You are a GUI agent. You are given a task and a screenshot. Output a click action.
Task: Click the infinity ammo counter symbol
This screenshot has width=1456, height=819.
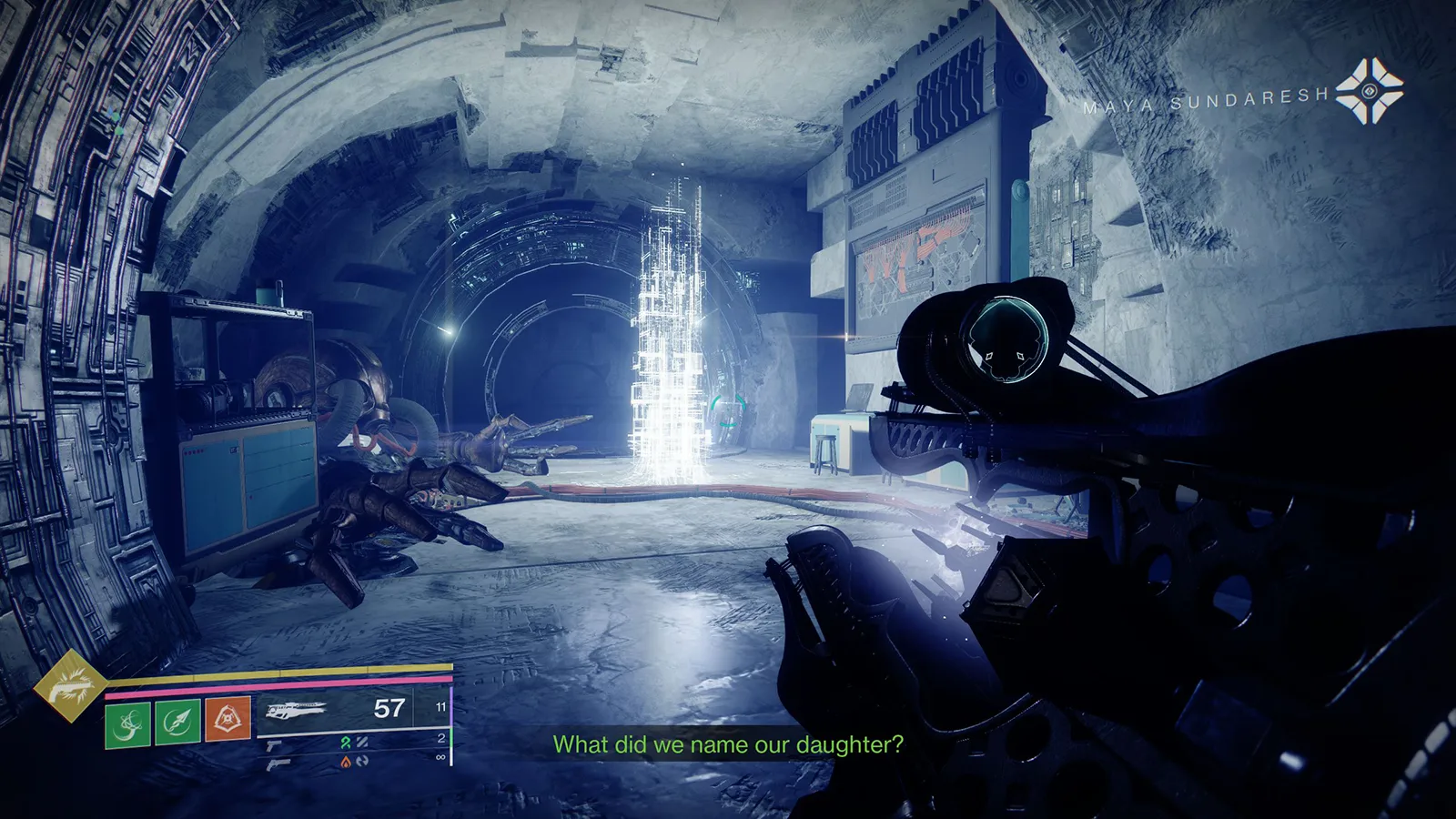[x=442, y=756]
